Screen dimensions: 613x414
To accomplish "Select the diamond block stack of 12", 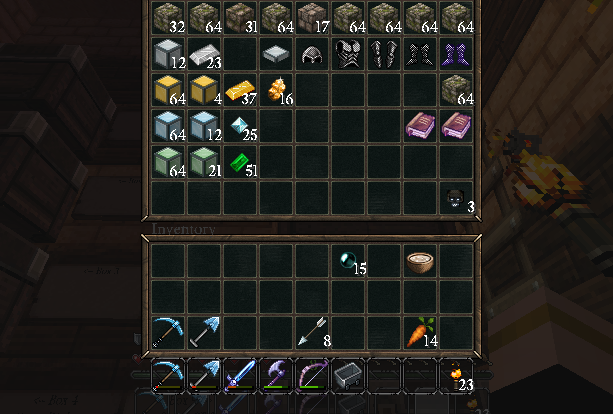I will pos(204,127).
